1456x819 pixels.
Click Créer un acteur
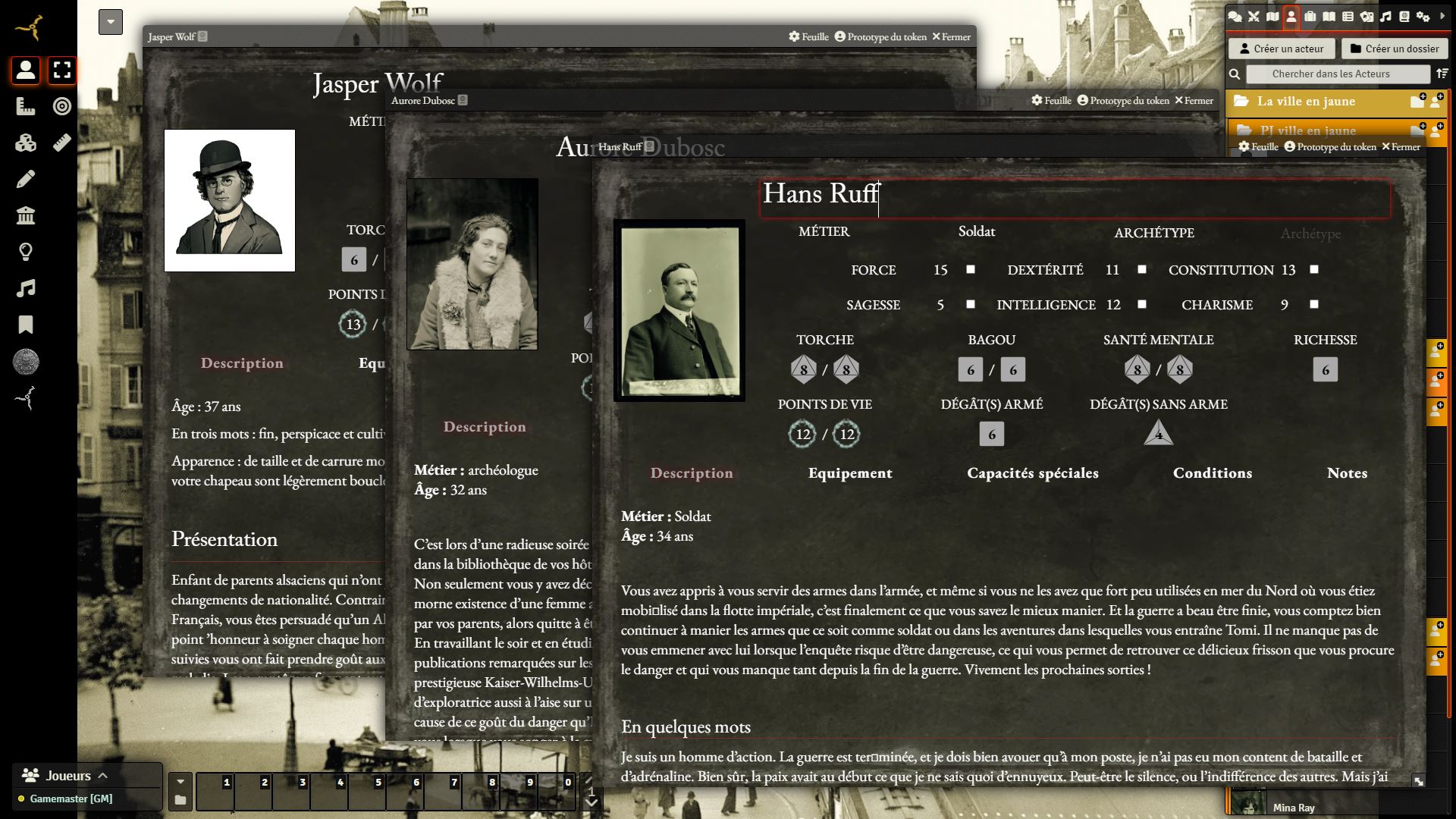pyautogui.click(x=1280, y=49)
